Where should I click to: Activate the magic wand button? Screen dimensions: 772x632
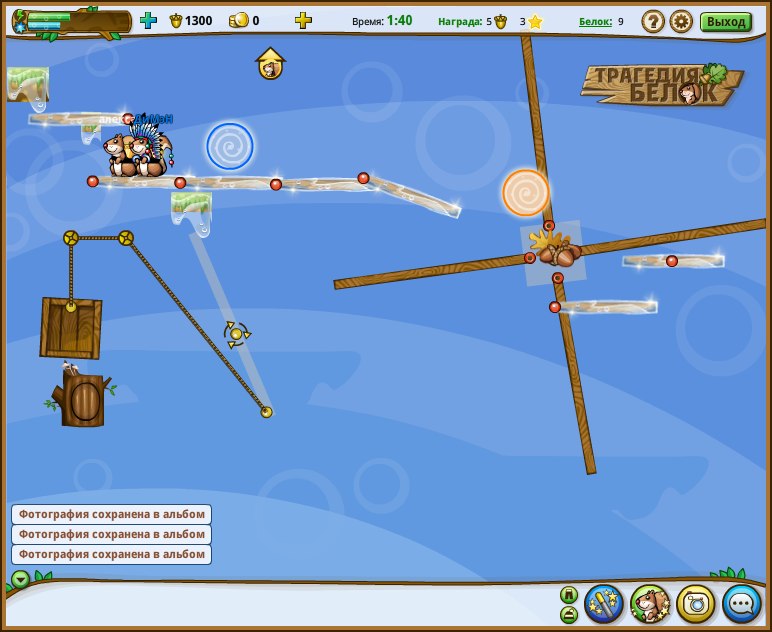pos(604,603)
